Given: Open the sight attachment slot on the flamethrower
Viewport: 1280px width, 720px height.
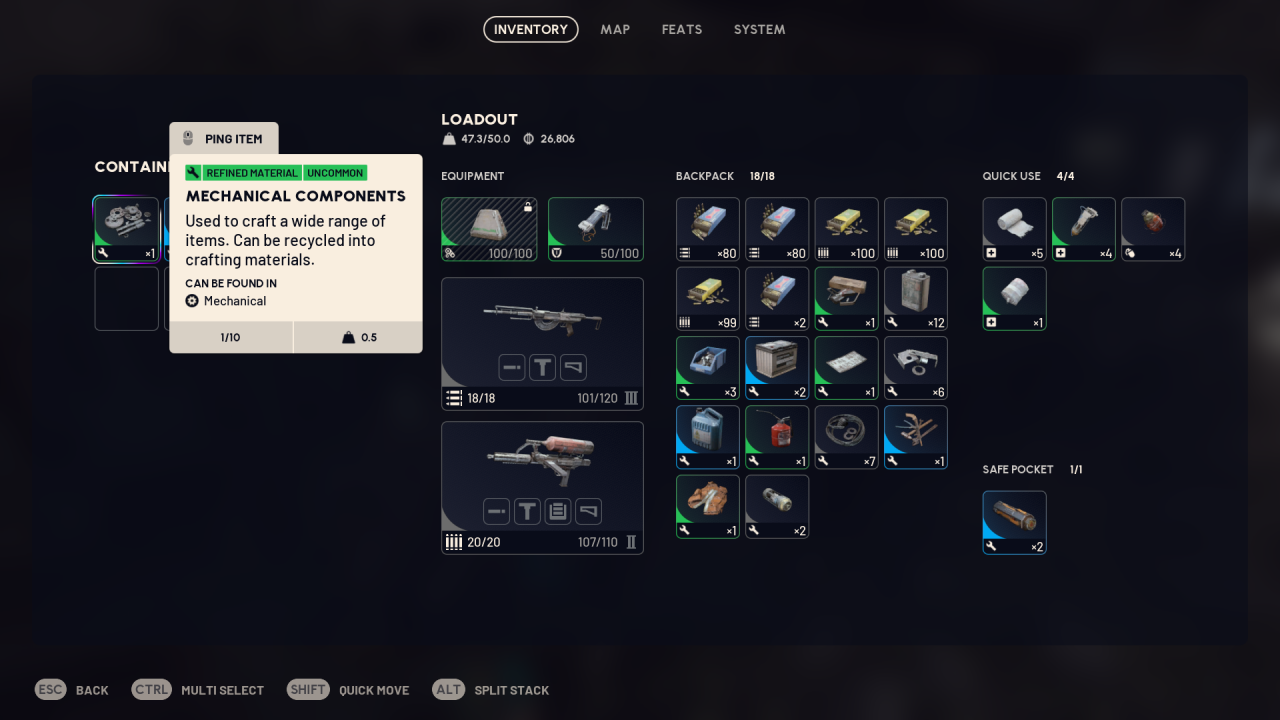Looking at the screenshot, I should 527,511.
